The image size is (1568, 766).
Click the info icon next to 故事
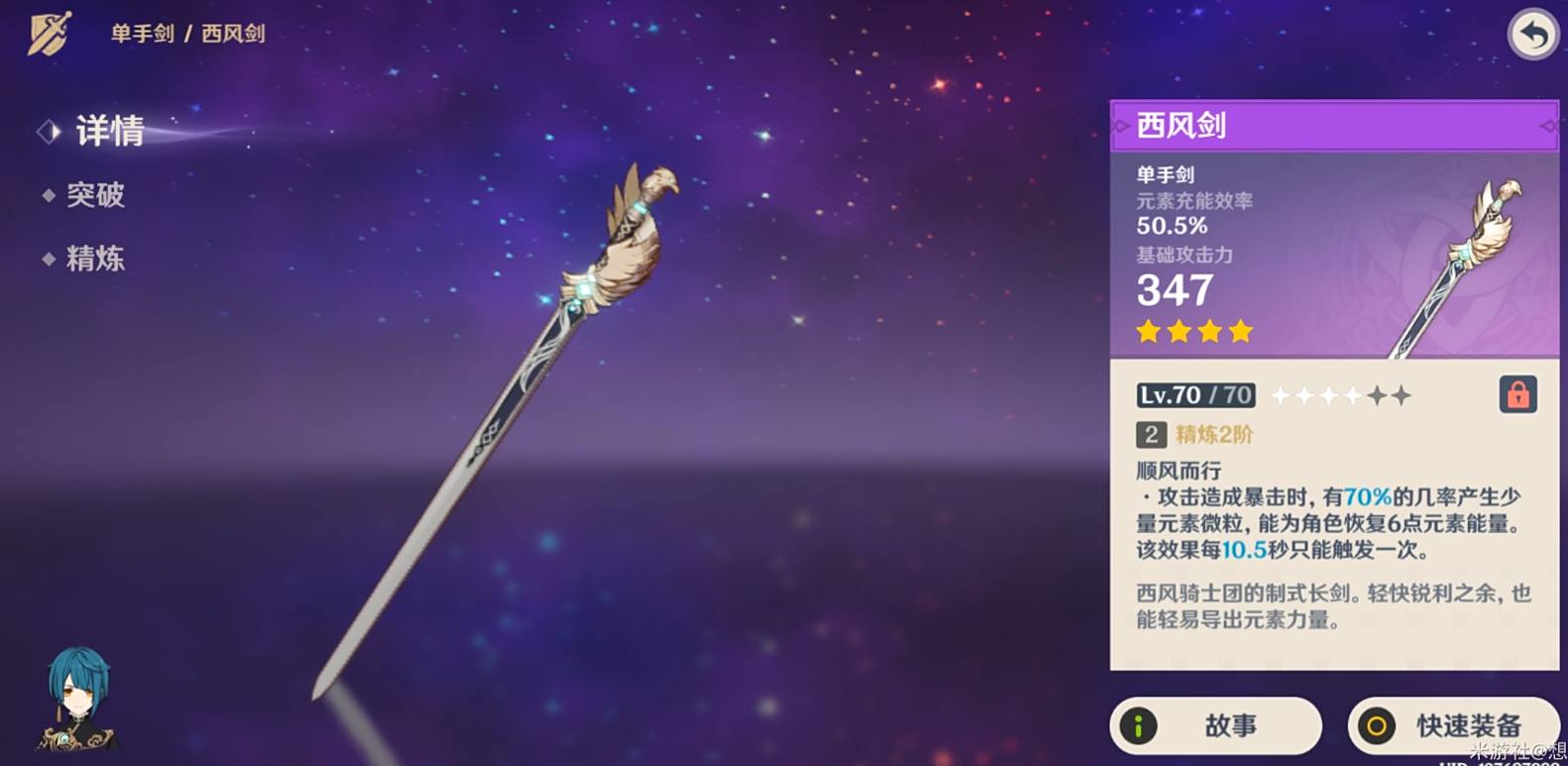point(1136,724)
